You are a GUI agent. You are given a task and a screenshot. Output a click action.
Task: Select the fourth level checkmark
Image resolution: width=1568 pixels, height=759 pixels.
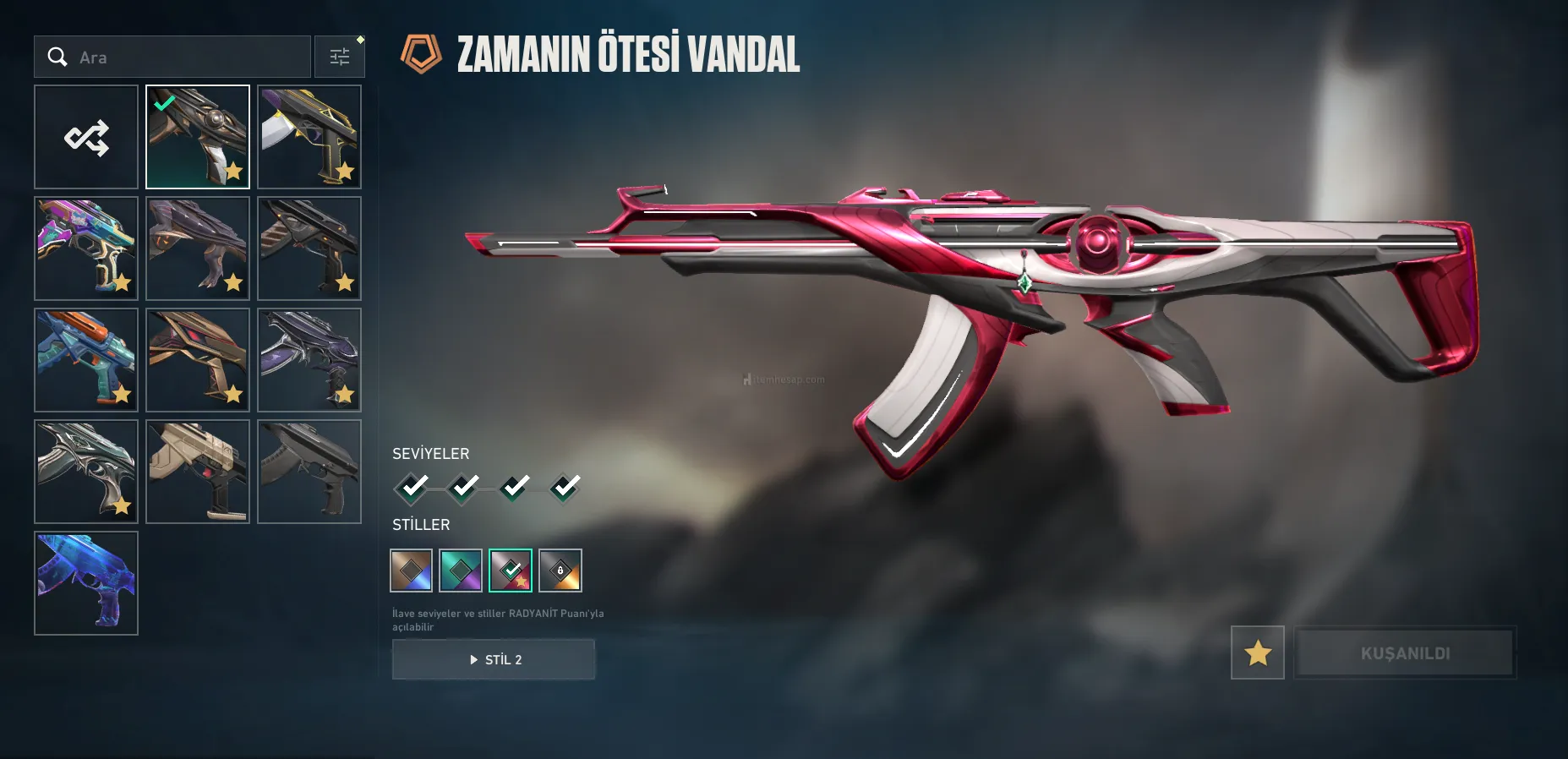coord(565,488)
